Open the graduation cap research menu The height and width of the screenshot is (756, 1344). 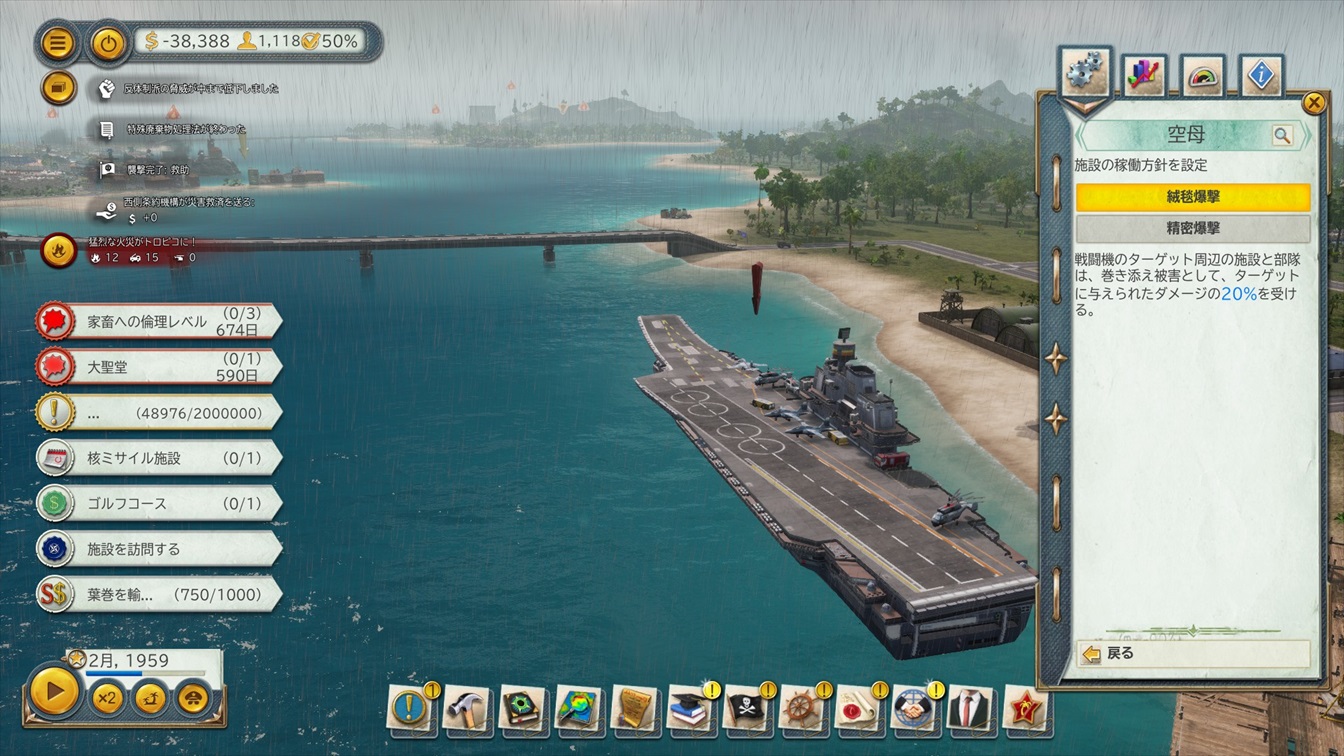pyautogui.click(x=689, y=709)
